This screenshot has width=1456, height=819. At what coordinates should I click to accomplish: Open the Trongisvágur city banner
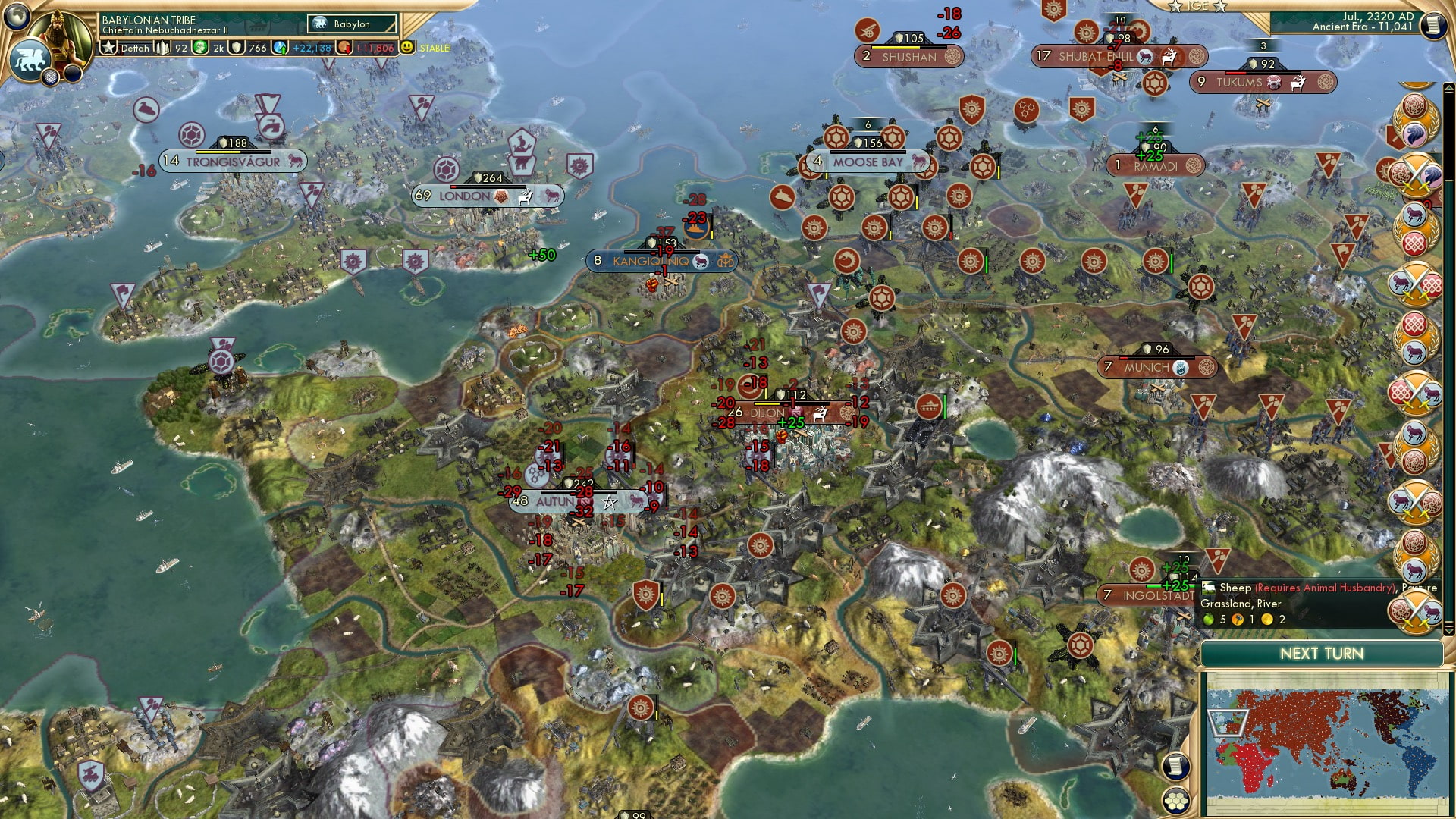pyautogui.click(x=233, y=162)
